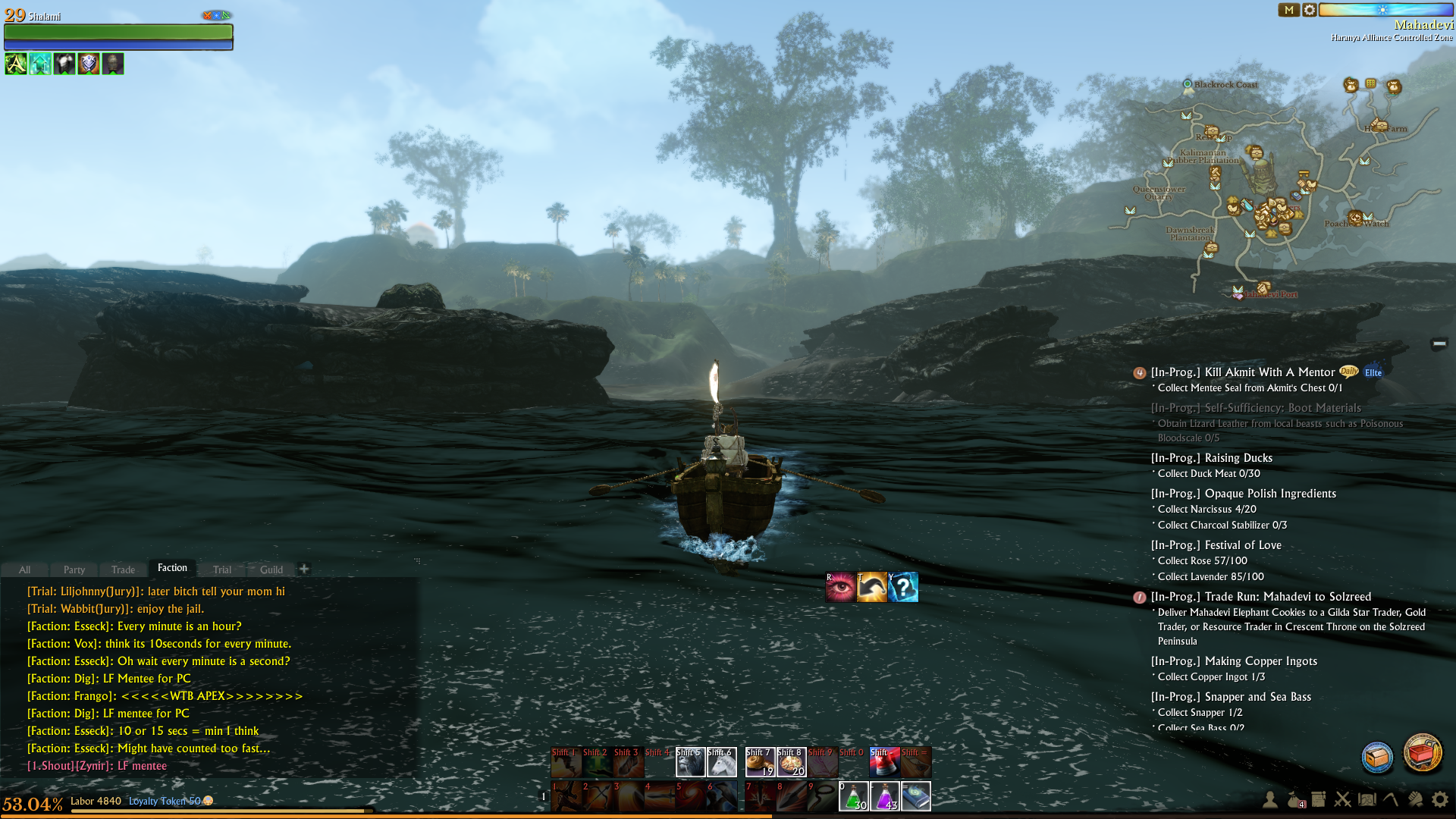Open the Guild chat tab

[271, 570]
